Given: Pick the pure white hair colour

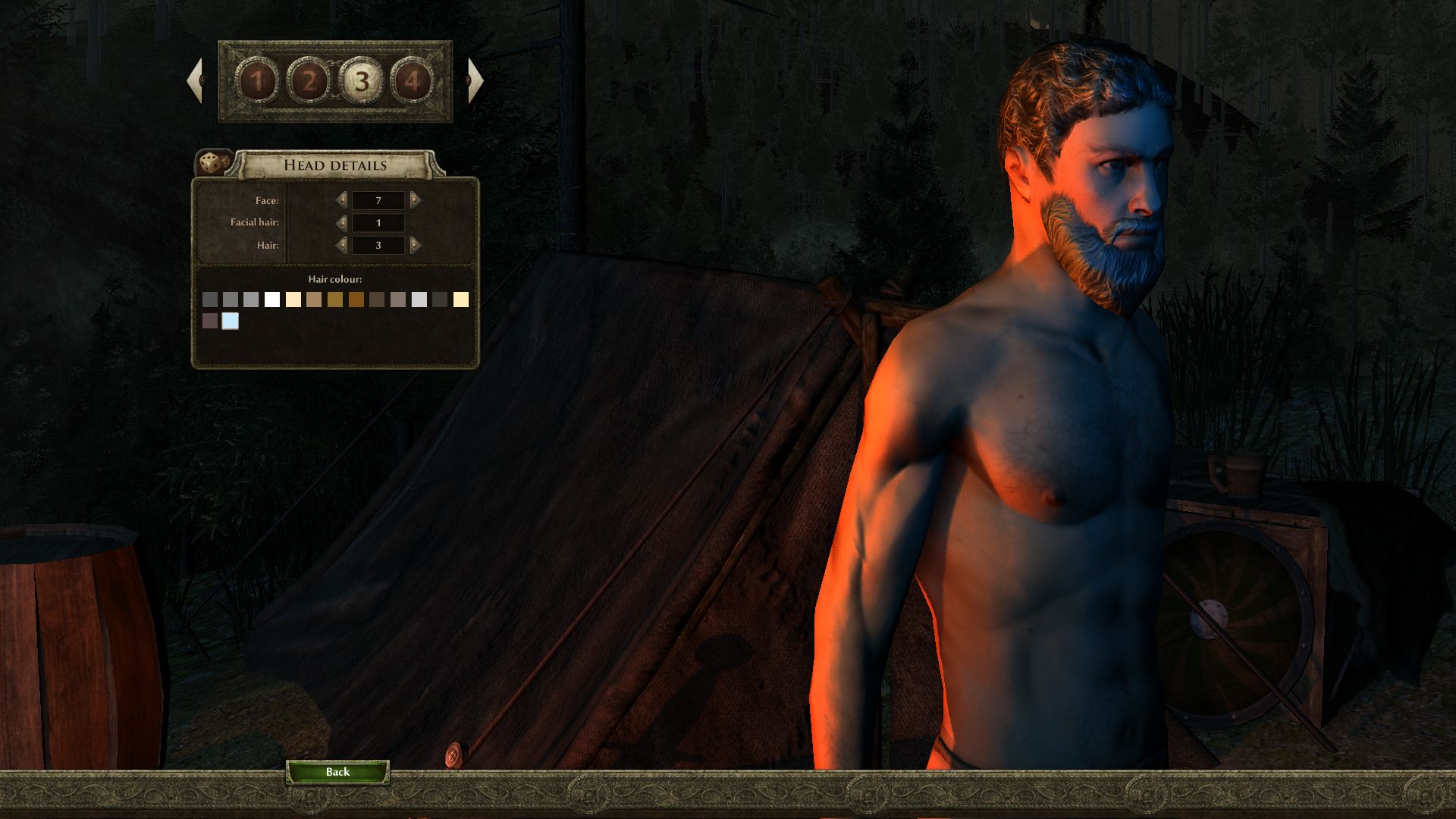Looking at the screenshot, I should pos(272,300).
